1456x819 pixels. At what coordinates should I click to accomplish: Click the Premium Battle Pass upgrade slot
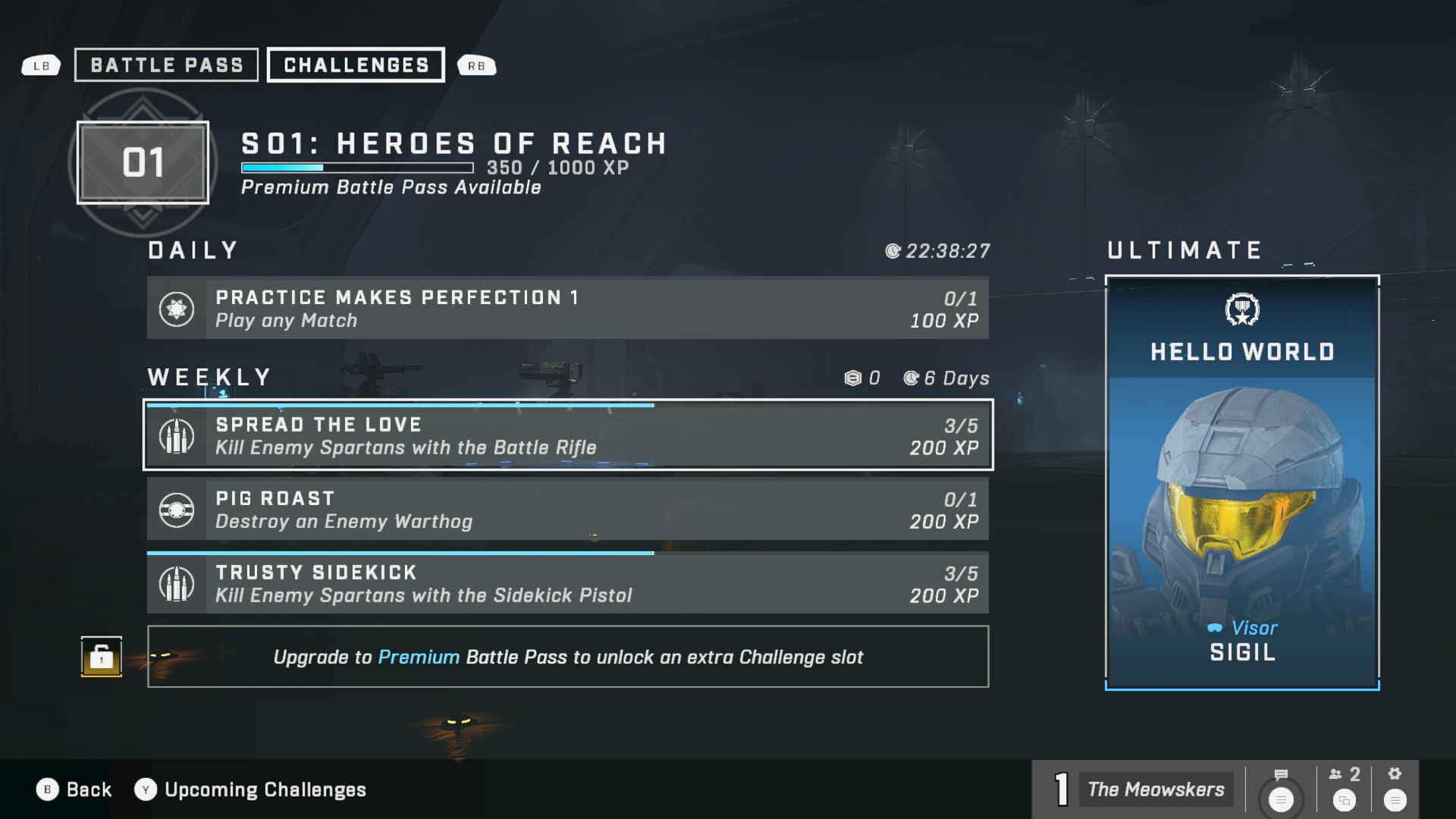[x=567, y=657]
